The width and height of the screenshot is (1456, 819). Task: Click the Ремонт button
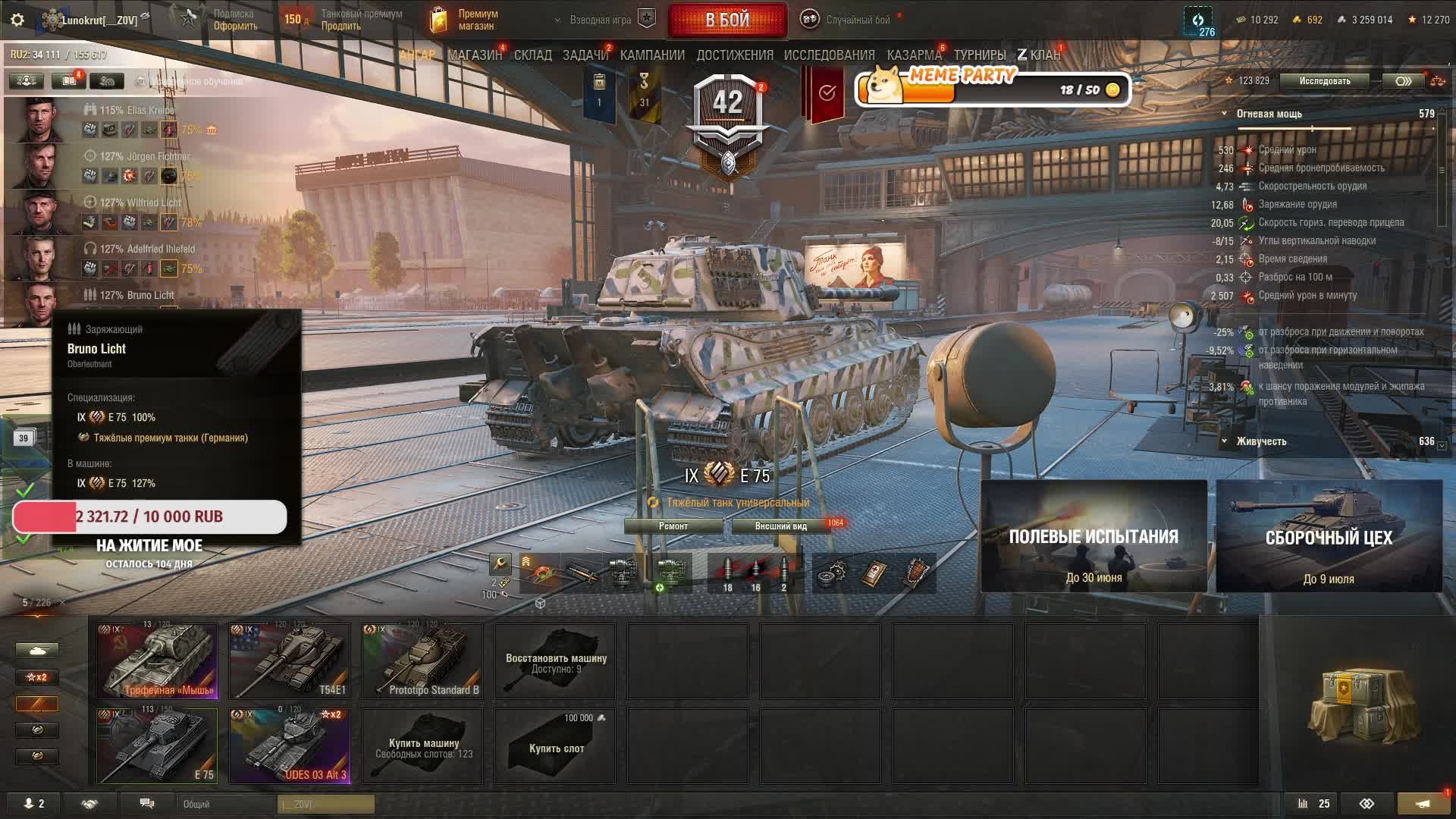(673, 526)
